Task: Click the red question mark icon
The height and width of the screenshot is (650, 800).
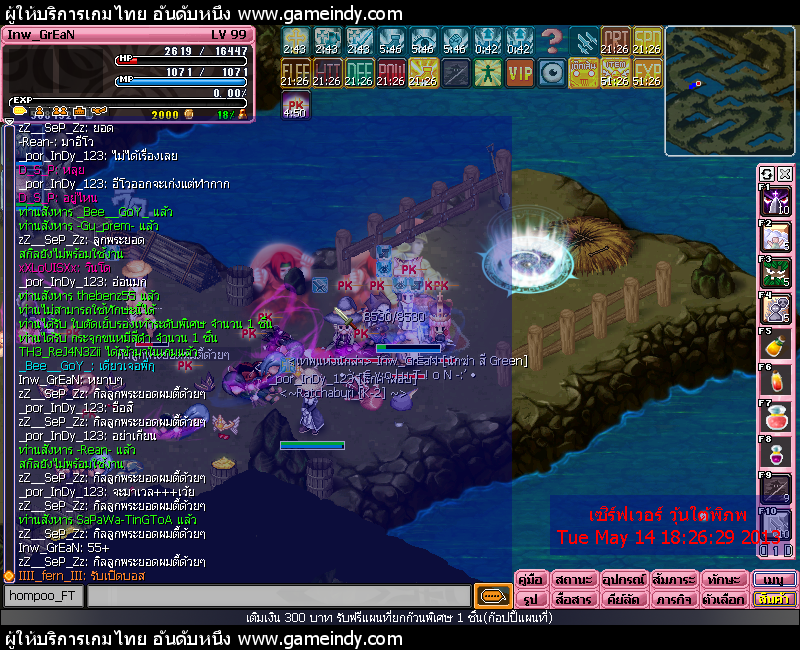Action: pos(551,41)
